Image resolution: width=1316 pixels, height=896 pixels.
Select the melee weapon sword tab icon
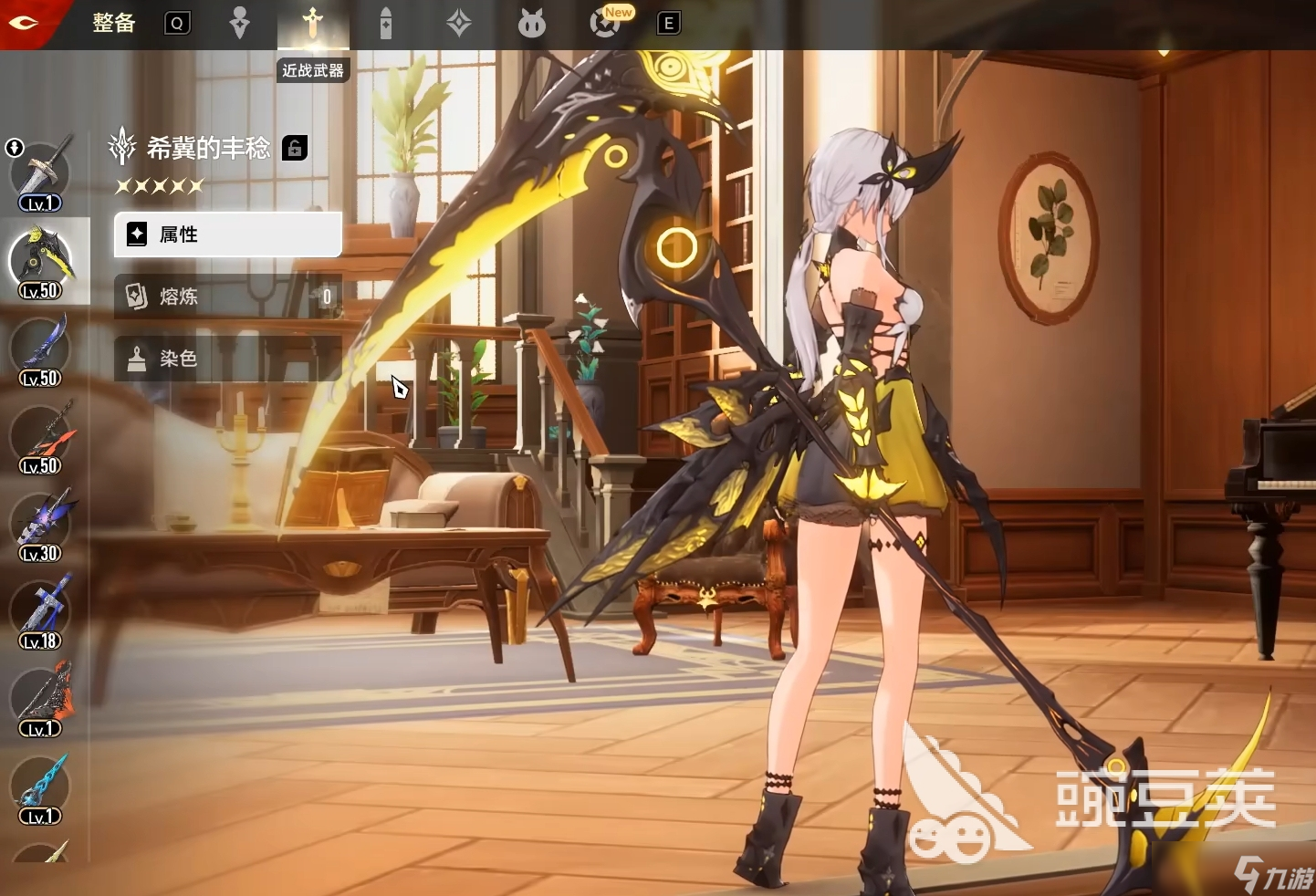pyautogui.click(x=313, y=23)
